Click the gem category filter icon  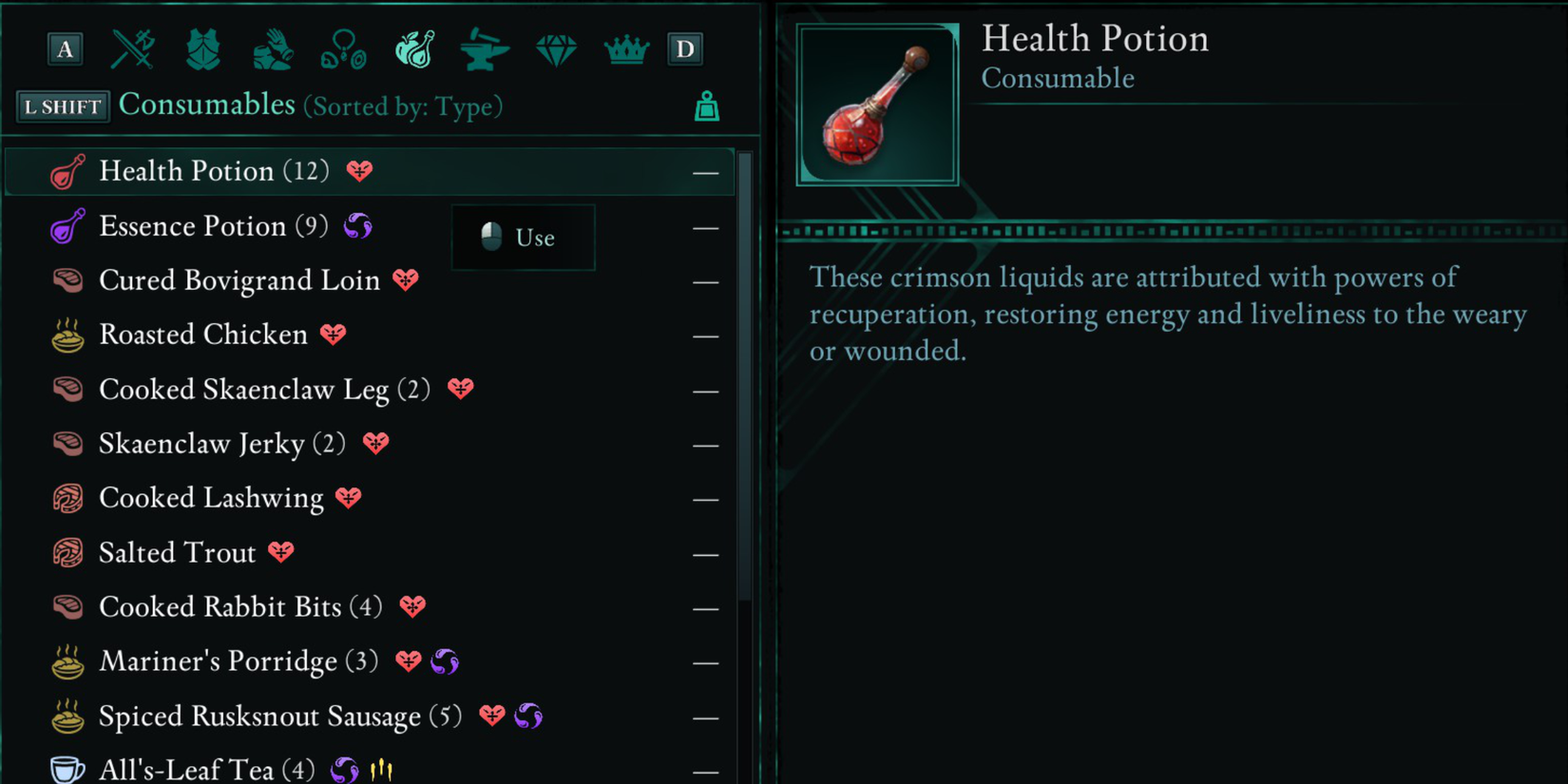coord(555,49)
